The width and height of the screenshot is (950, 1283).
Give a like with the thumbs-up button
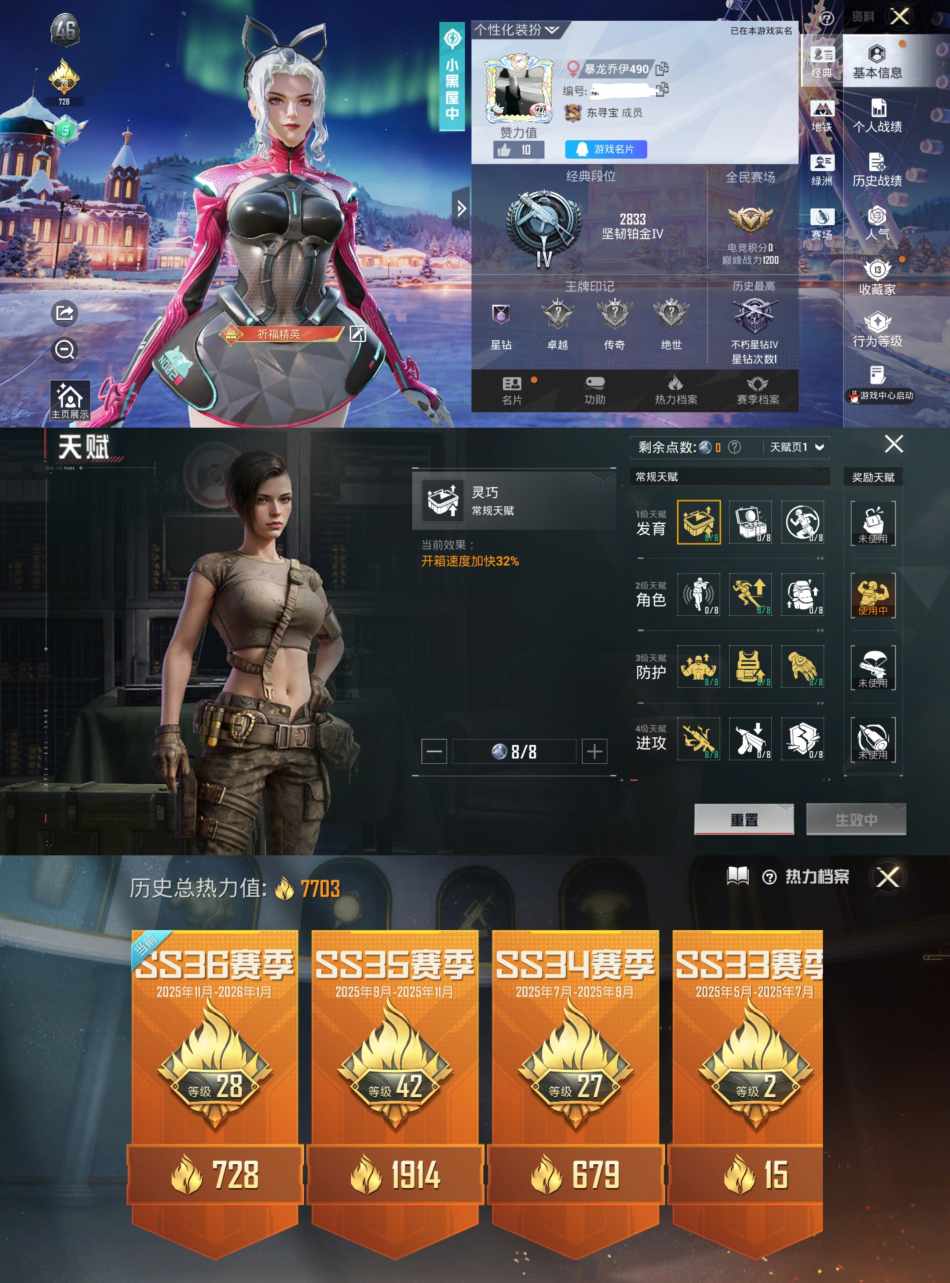519,150
